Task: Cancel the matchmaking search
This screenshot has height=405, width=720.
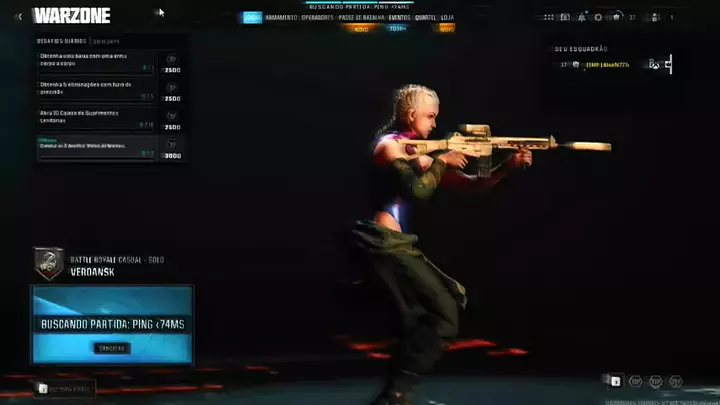Action: click(x=111, y=348)
